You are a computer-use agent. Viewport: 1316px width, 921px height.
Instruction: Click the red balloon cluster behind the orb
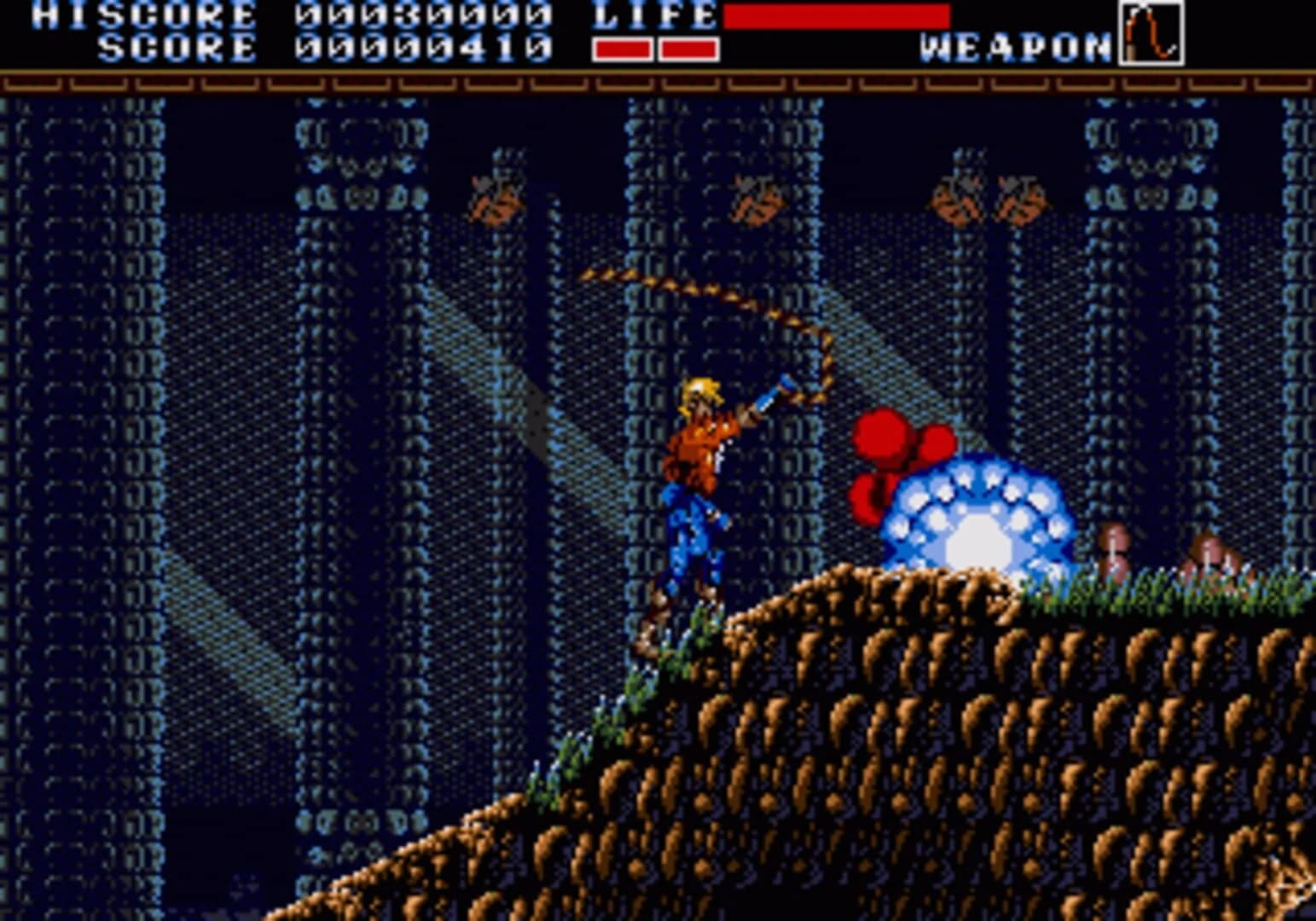tap(887, 452)
